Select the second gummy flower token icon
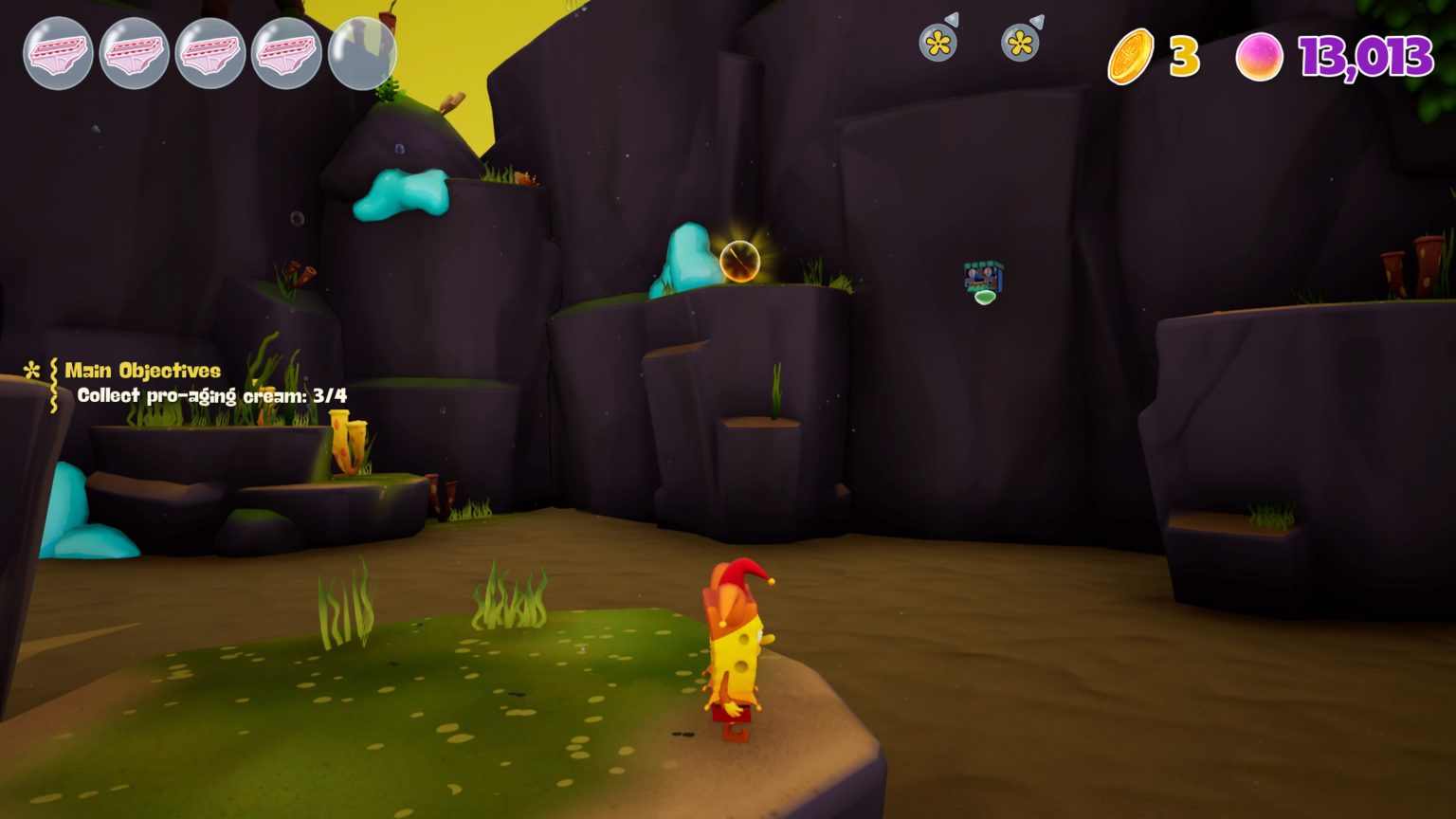This screenshot has height=819, width=1456. (1018, 42)
